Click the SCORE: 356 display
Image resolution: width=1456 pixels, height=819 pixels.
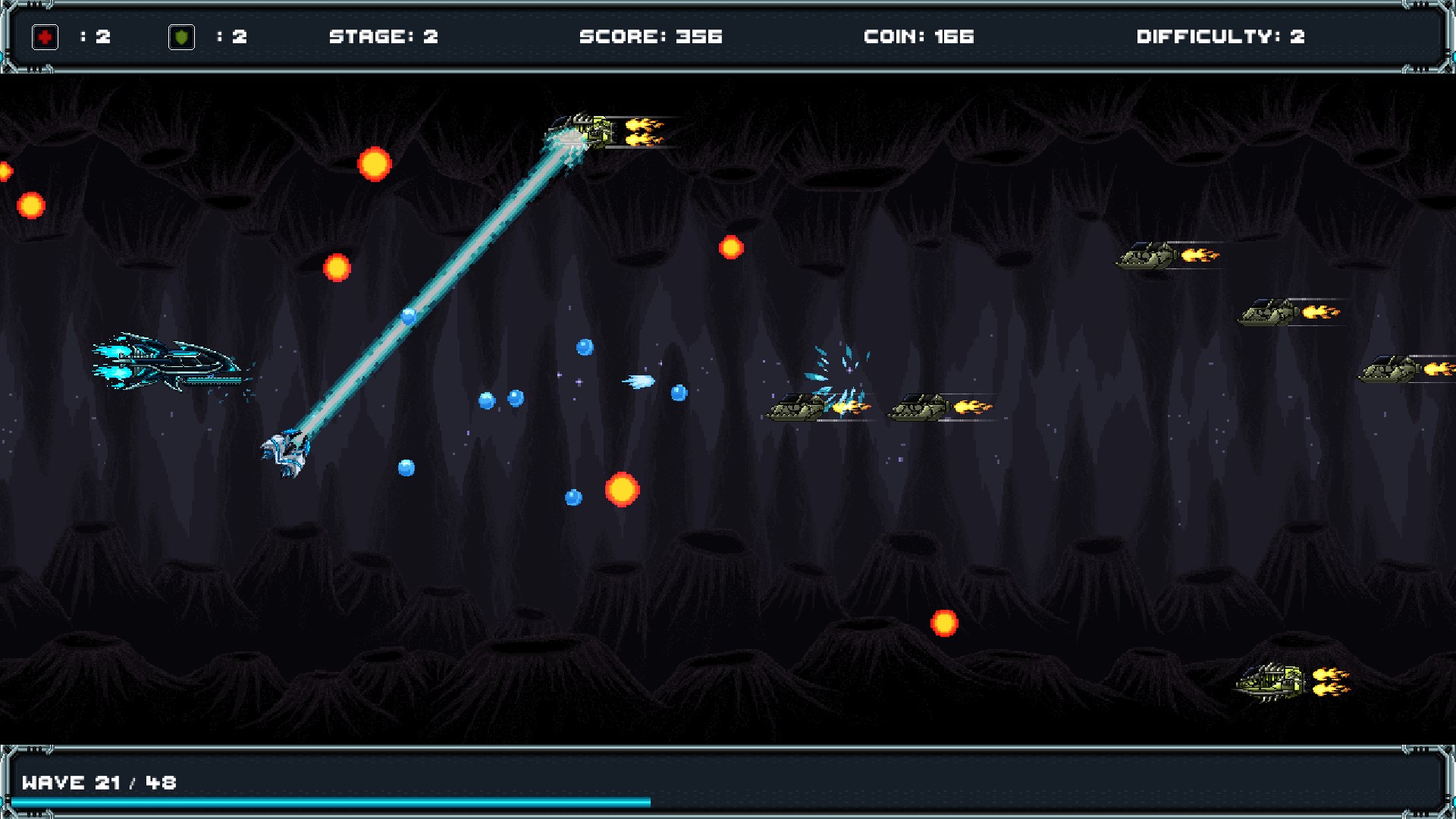651,36
